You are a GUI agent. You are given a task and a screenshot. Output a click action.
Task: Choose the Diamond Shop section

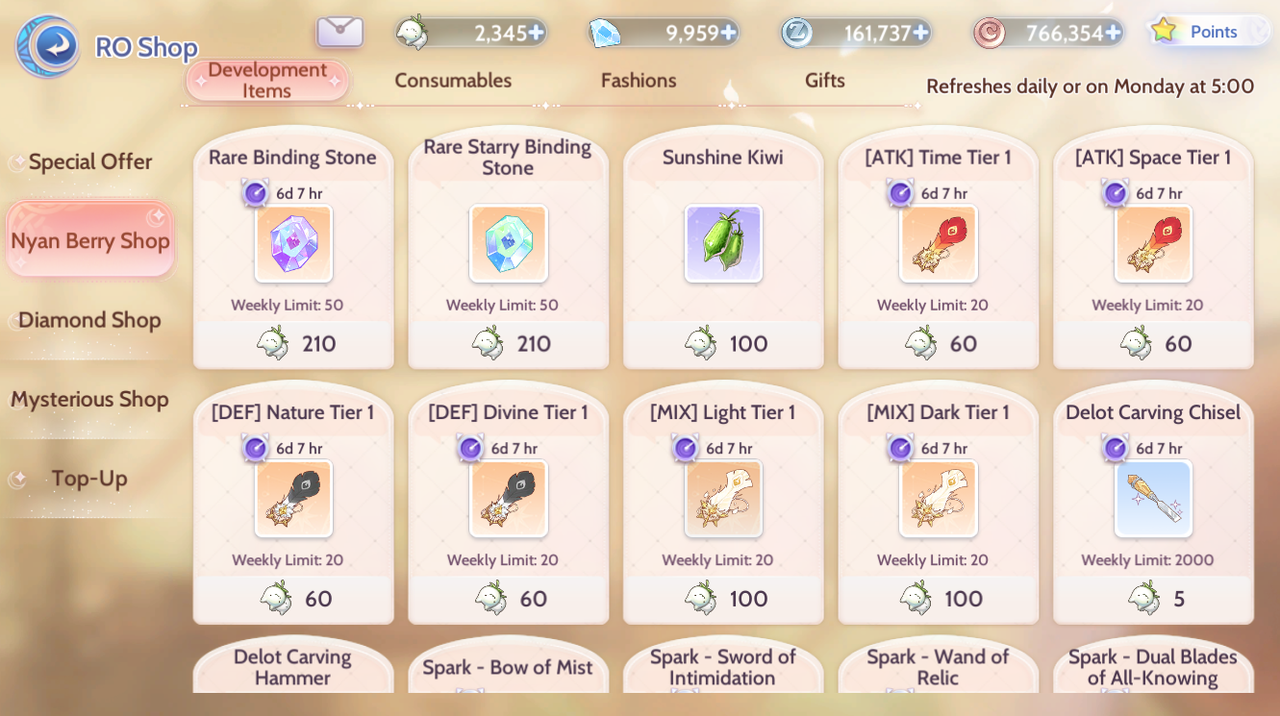[90, 320]
